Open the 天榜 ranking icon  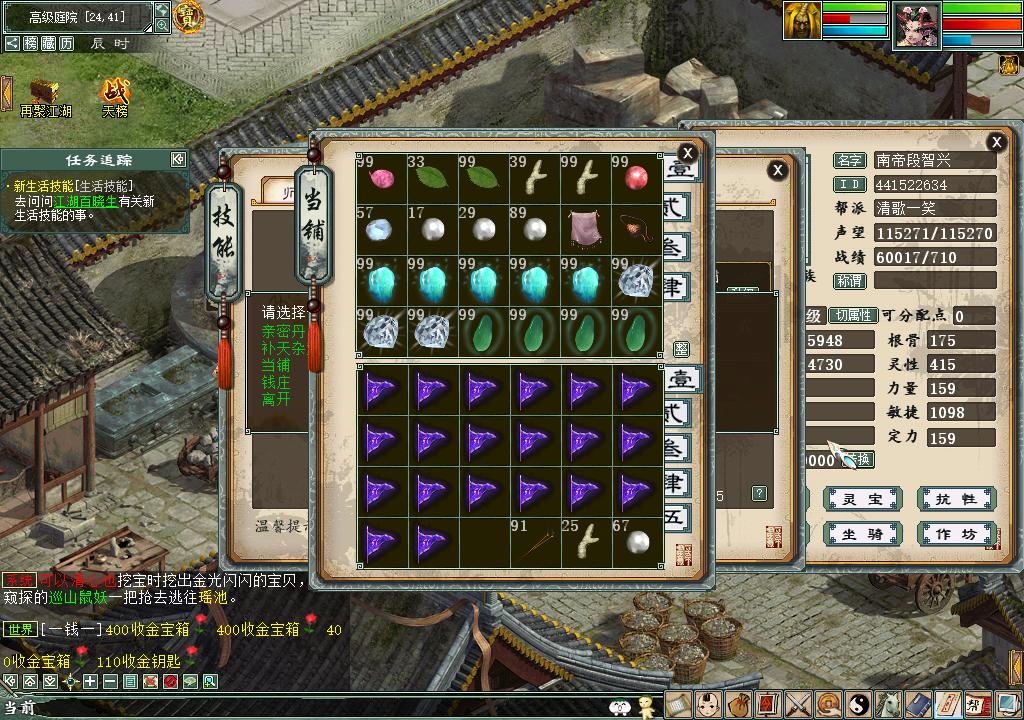coord(115,95)
